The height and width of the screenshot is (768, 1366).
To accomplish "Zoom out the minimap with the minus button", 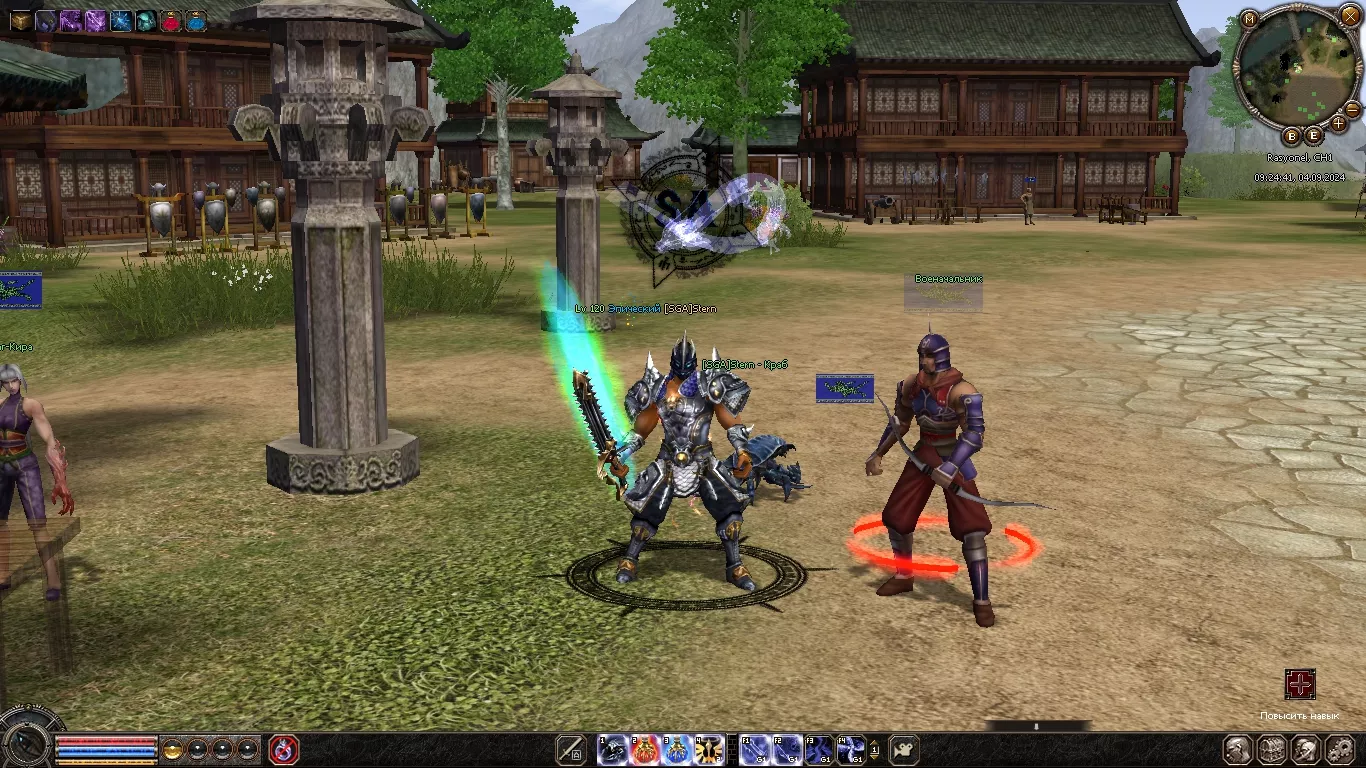I will point(1352,108).
